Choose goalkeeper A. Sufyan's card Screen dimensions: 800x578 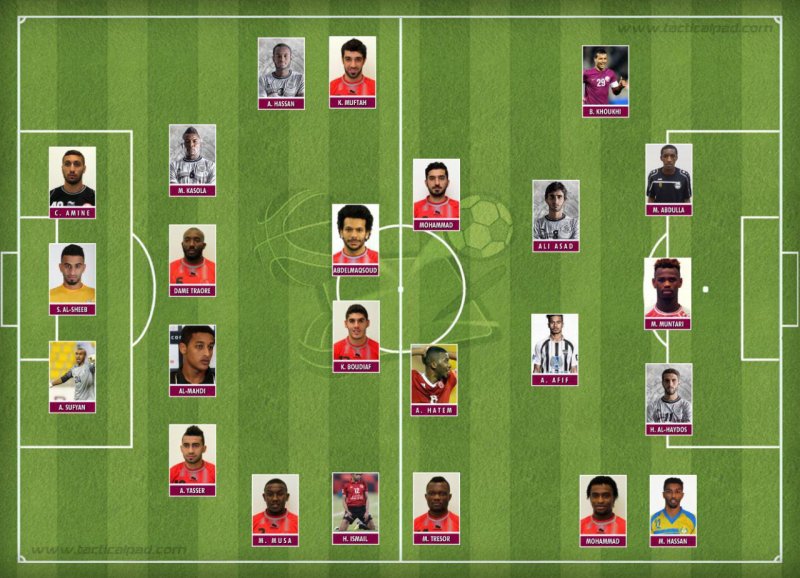click(x=72, y=376)
